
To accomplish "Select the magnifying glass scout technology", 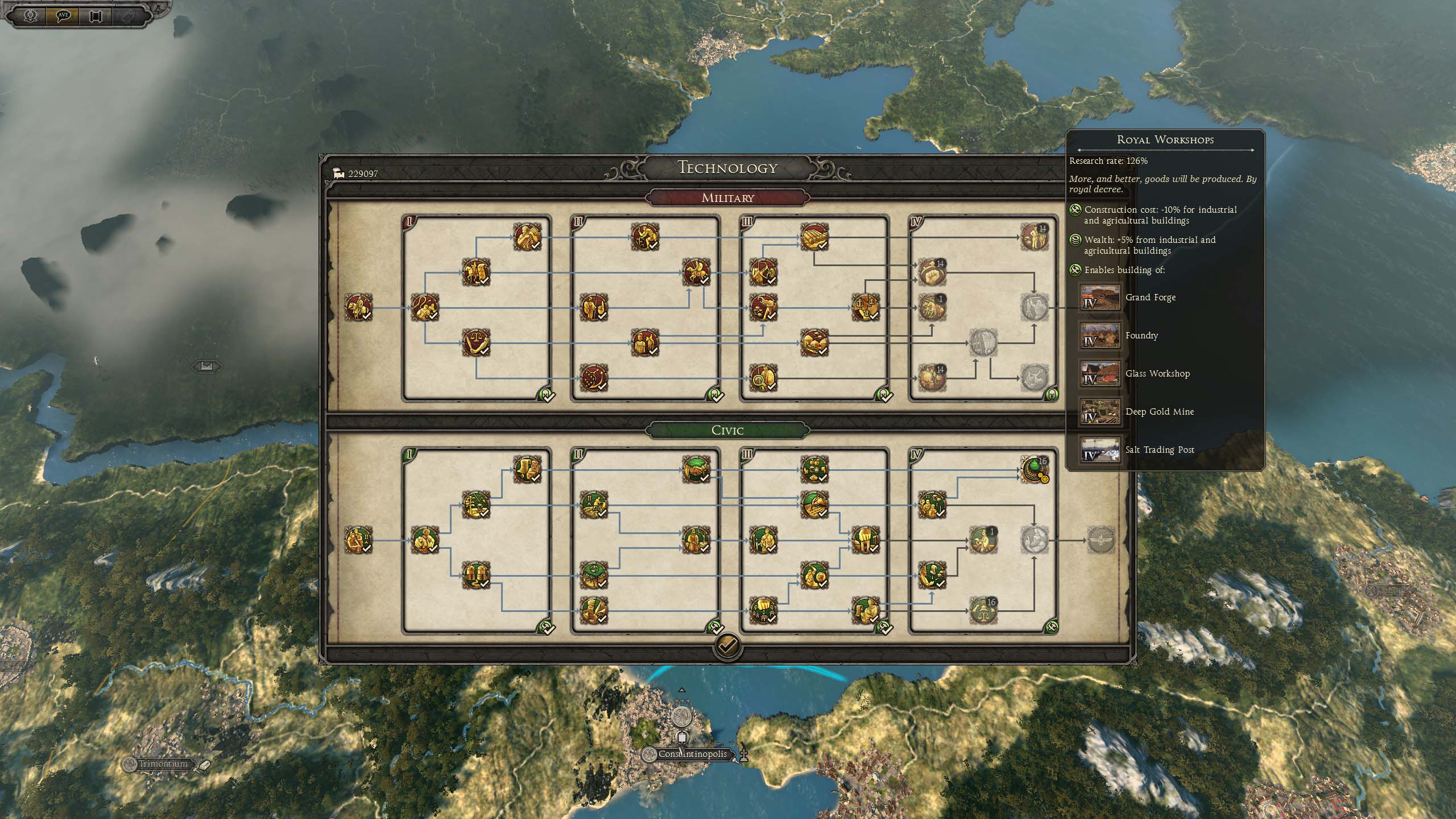I will pyautogui.click(x=763, y=377).
